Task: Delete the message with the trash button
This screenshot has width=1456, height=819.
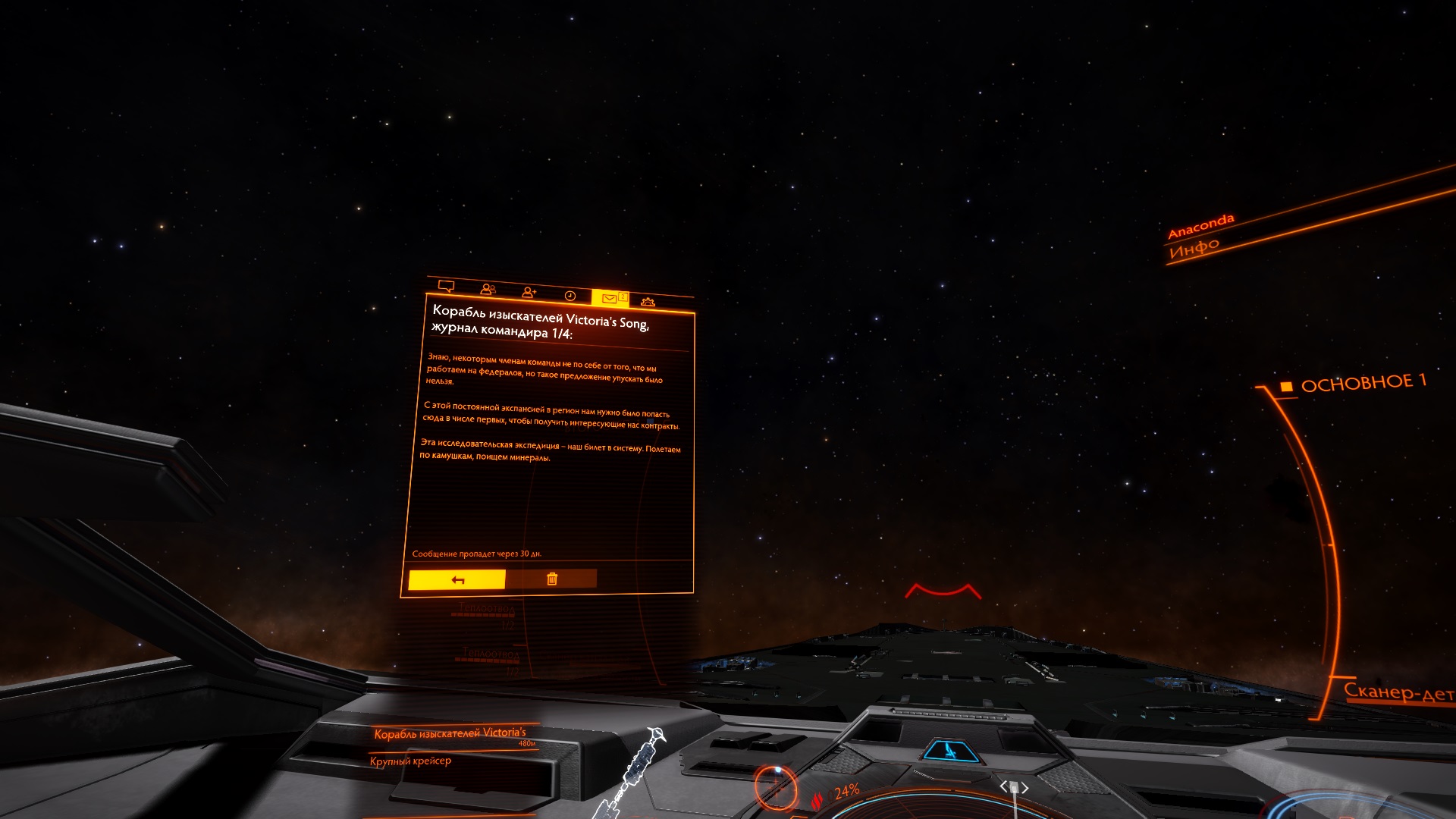Action: (551, 579)
